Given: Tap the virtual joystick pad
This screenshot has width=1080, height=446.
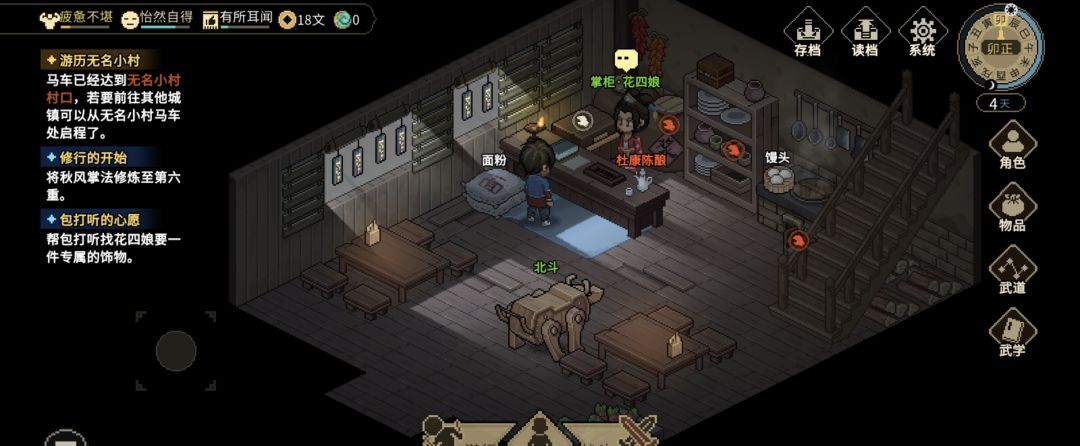Looking at the screenshot, I should 176,350.
